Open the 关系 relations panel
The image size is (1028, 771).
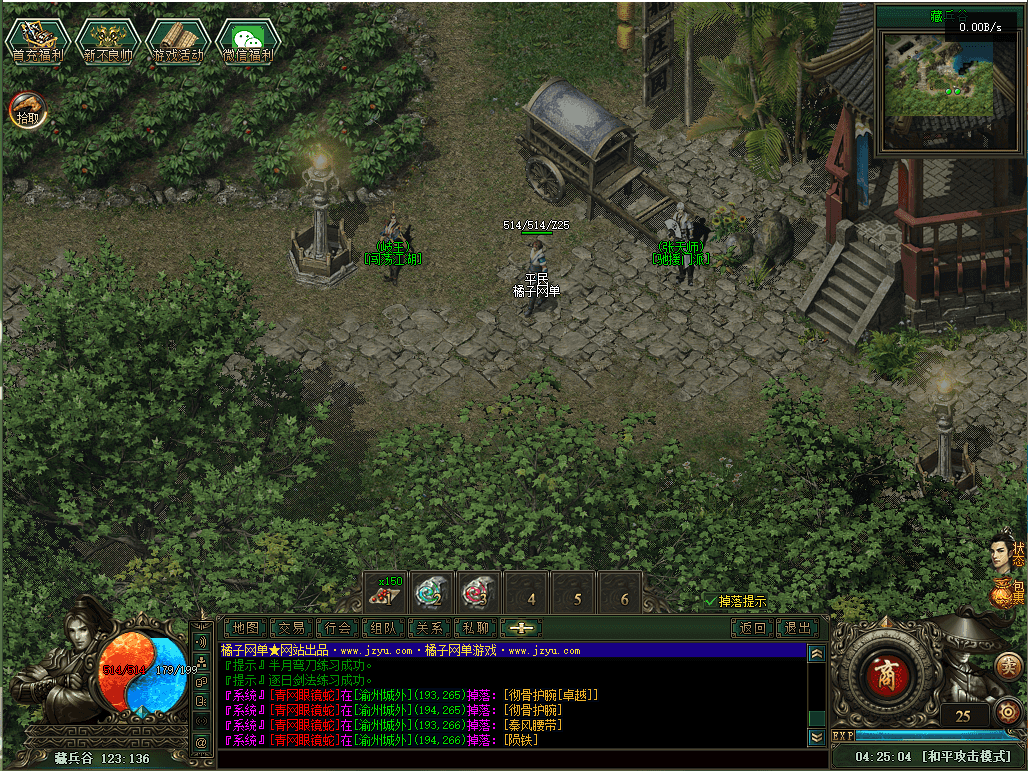point(430,628)
